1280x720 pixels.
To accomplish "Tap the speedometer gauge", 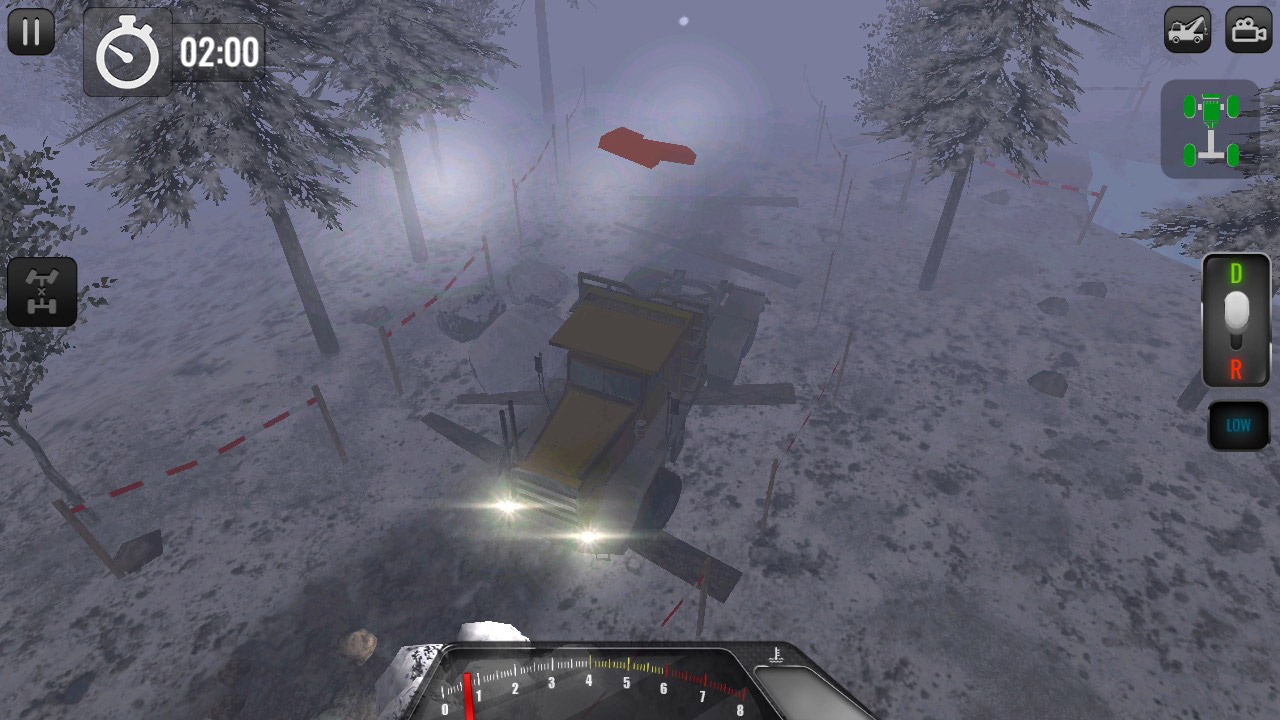I will (x=590, y=690).
